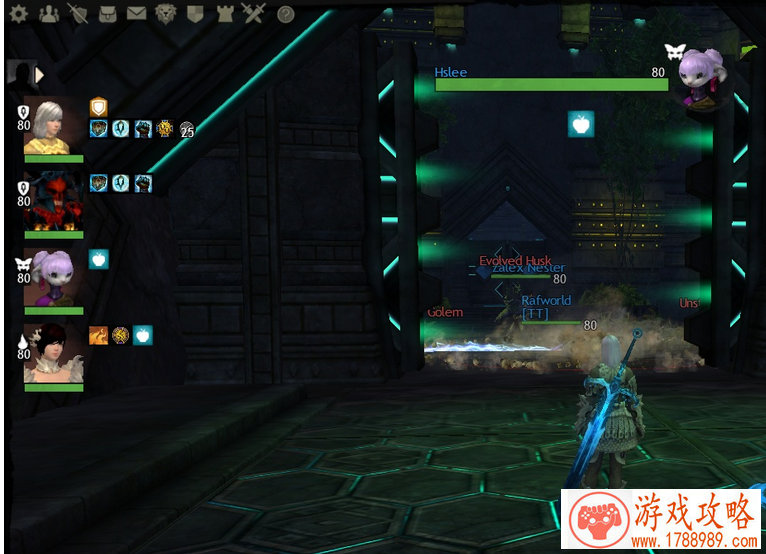Screen dimensions: 766x554
Task: Click the orange shield icon above boons
Action: 98,106
